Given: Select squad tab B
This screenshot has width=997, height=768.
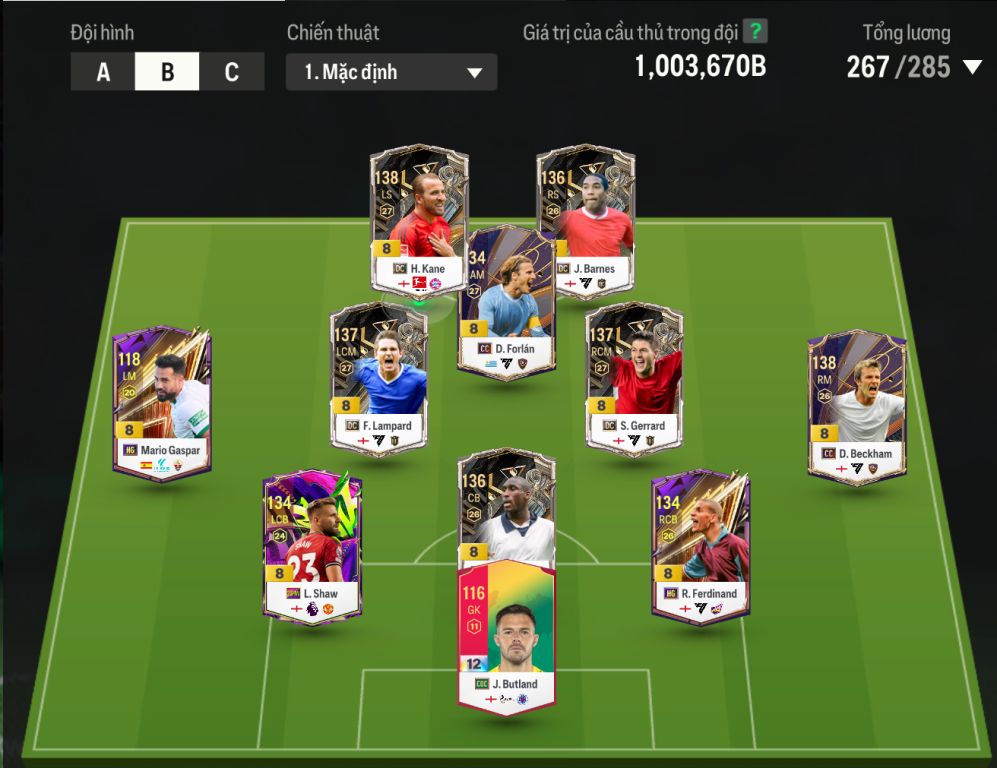Looking at the screenshot, I should 167,73.
